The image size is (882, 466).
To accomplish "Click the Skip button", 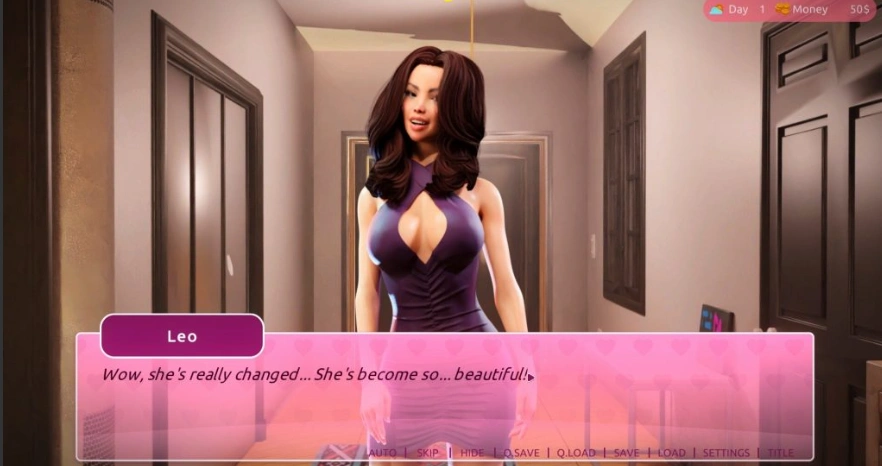I will click(x=428, y=453).
